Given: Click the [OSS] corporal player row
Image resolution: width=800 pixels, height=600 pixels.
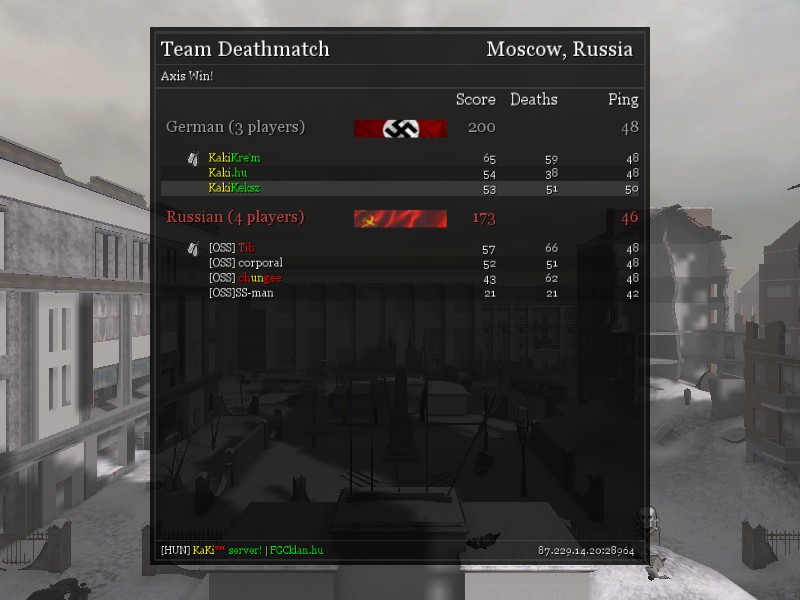Looking at the screenshot, I should pos(246,263).
